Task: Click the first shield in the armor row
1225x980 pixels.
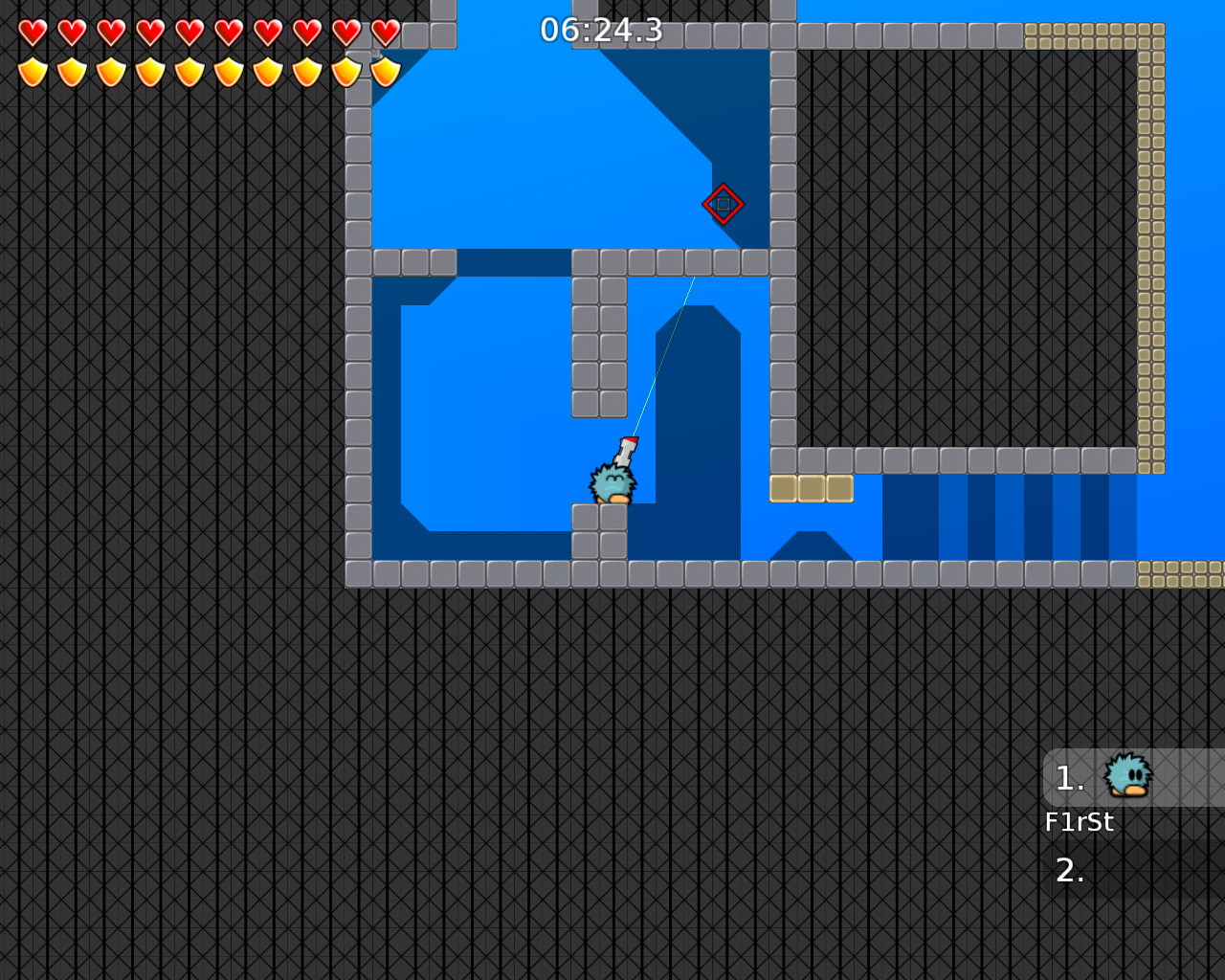Action: 32,72
